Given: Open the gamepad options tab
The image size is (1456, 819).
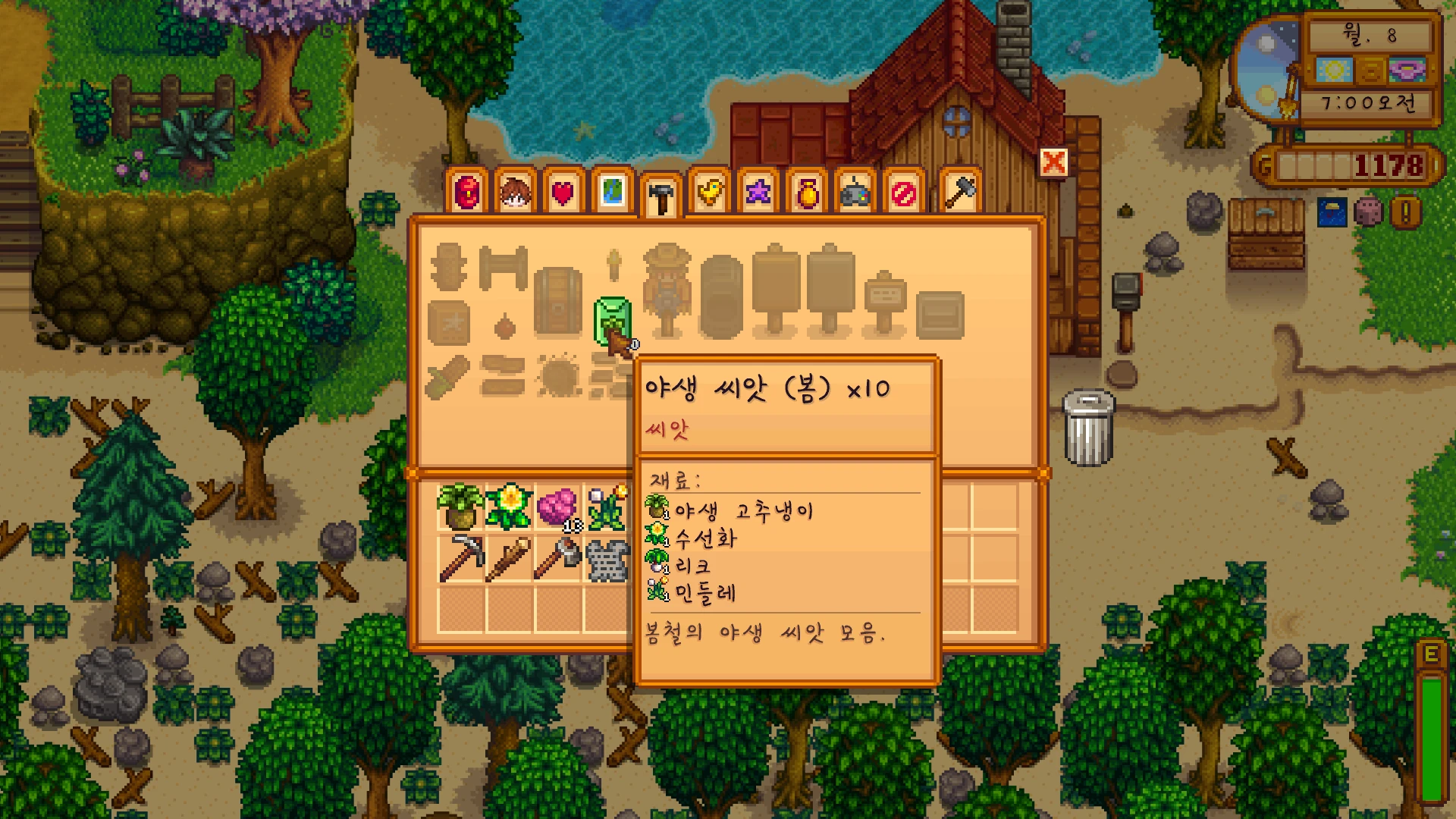Looking at the screenshot, I should point(855,193).
